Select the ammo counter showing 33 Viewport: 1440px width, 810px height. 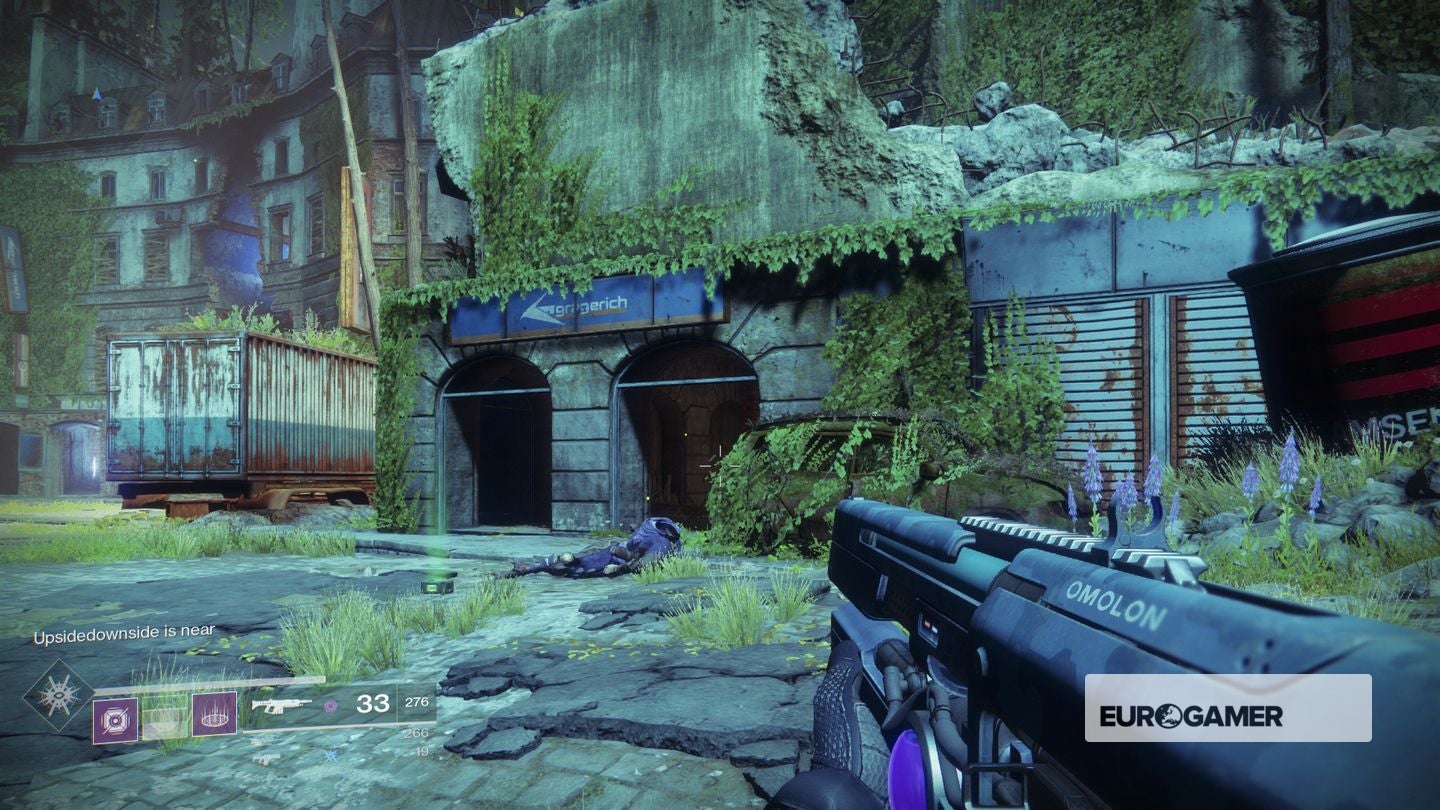pos(373,703)
